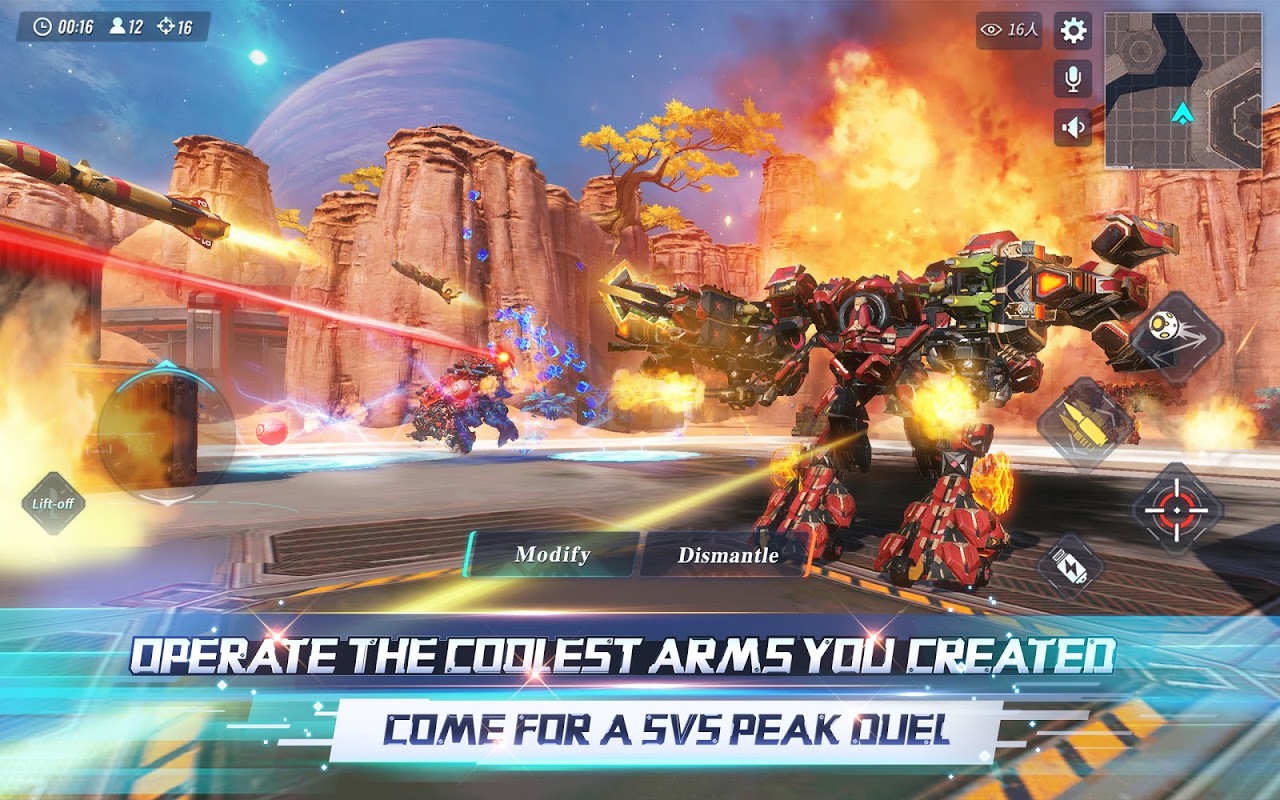Toggle the speaker sound button
Viewport: 1280px width, 800px height.
pos(1073,127)
